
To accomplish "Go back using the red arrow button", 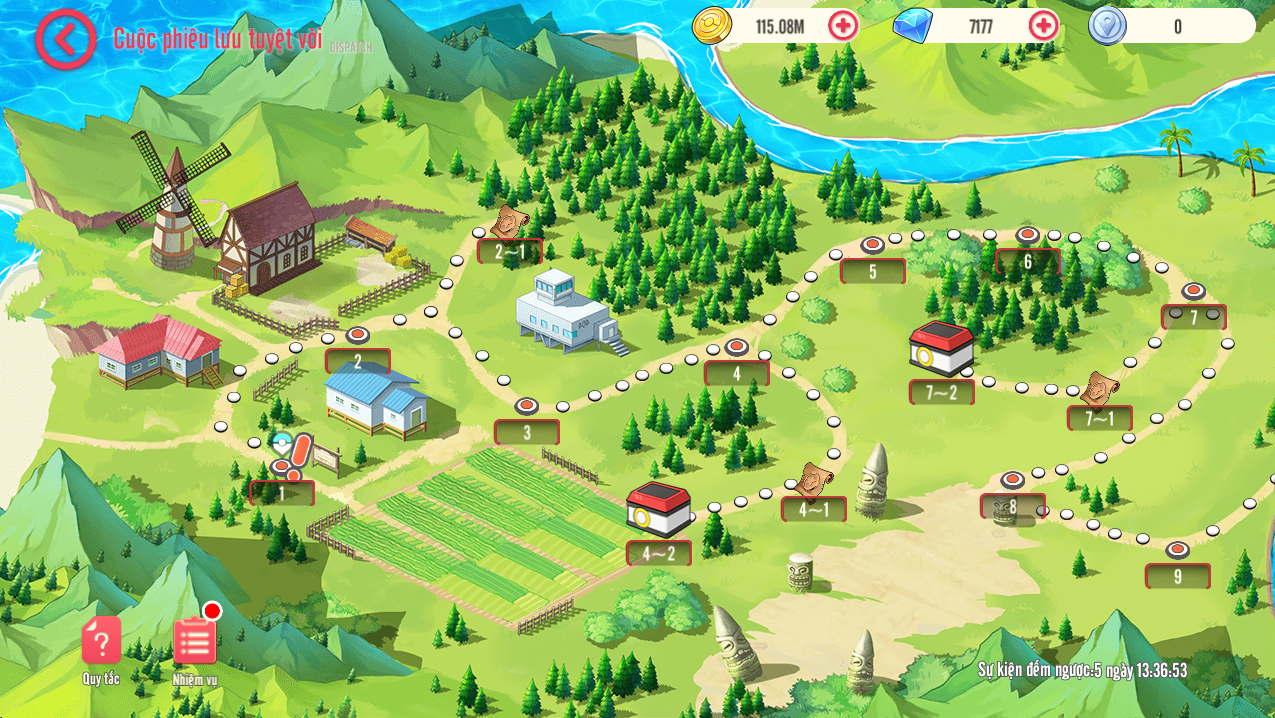I will click(x=66, y=39).
